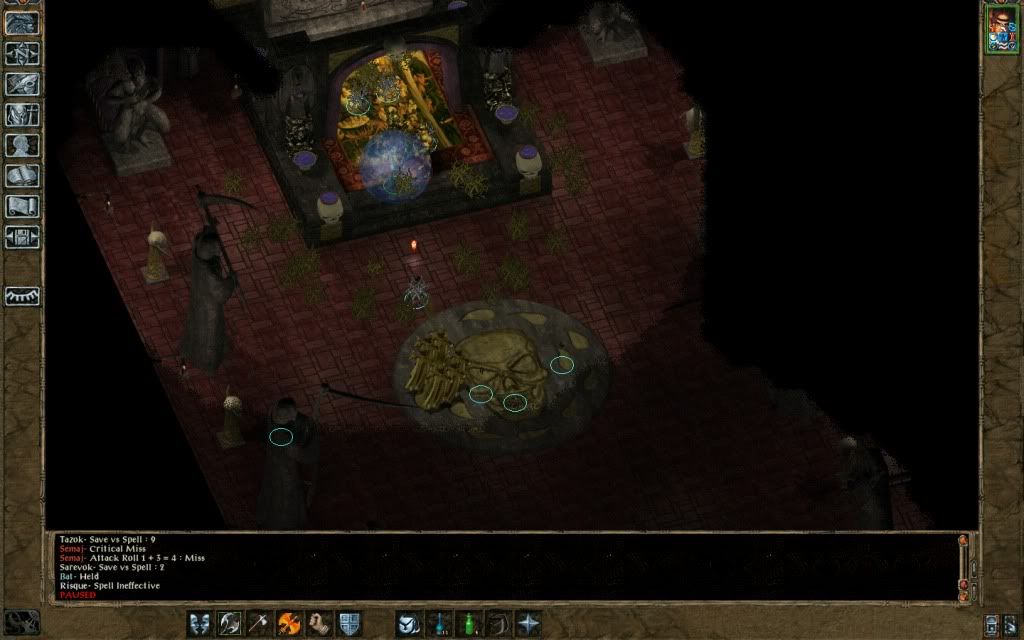The width and height of the screenshot is (1024, 640).
Task: Activate the shield guard action
Action: tap(349, 623)
